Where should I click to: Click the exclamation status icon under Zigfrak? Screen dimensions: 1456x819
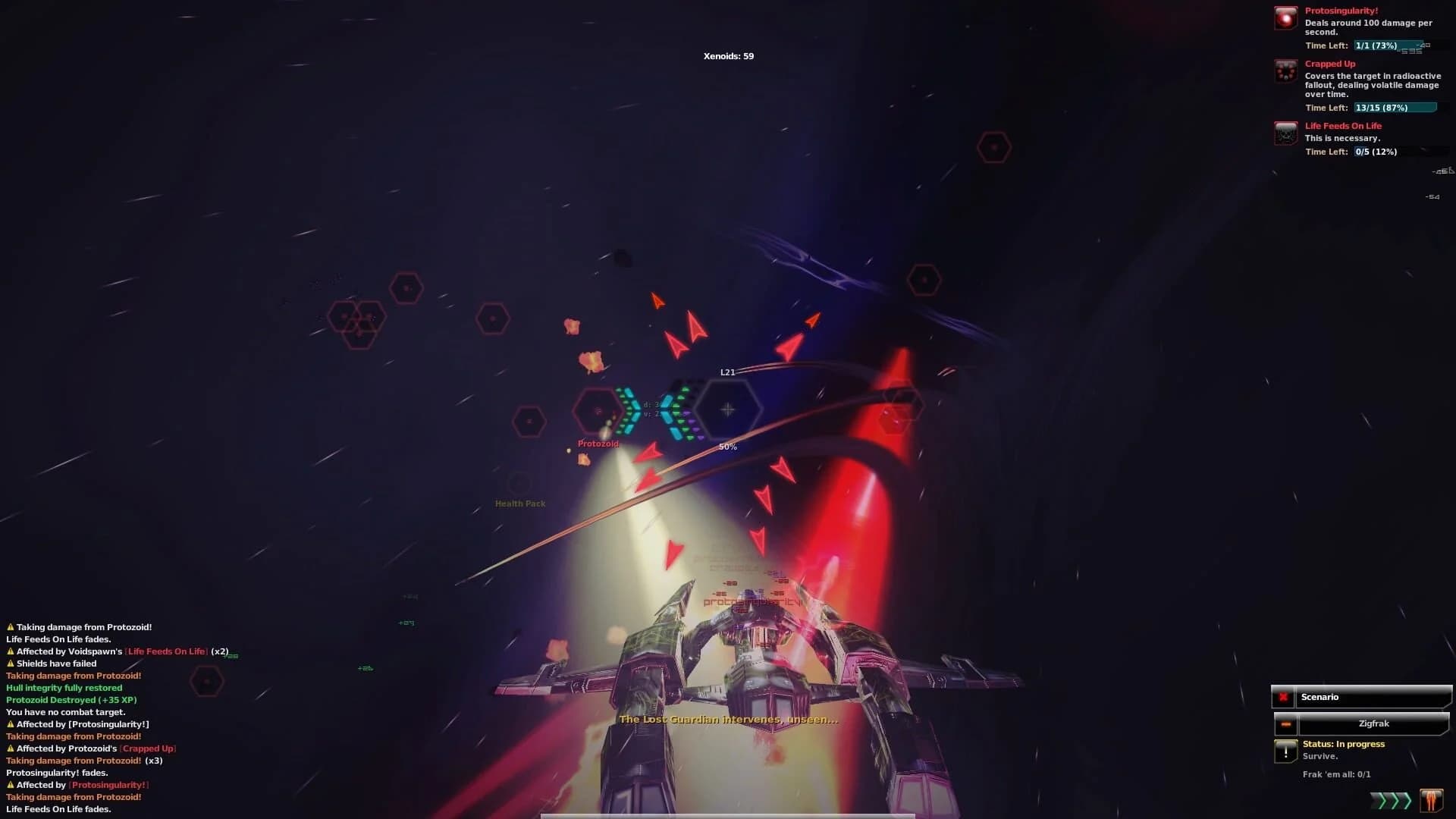(x=1286, y=752)
